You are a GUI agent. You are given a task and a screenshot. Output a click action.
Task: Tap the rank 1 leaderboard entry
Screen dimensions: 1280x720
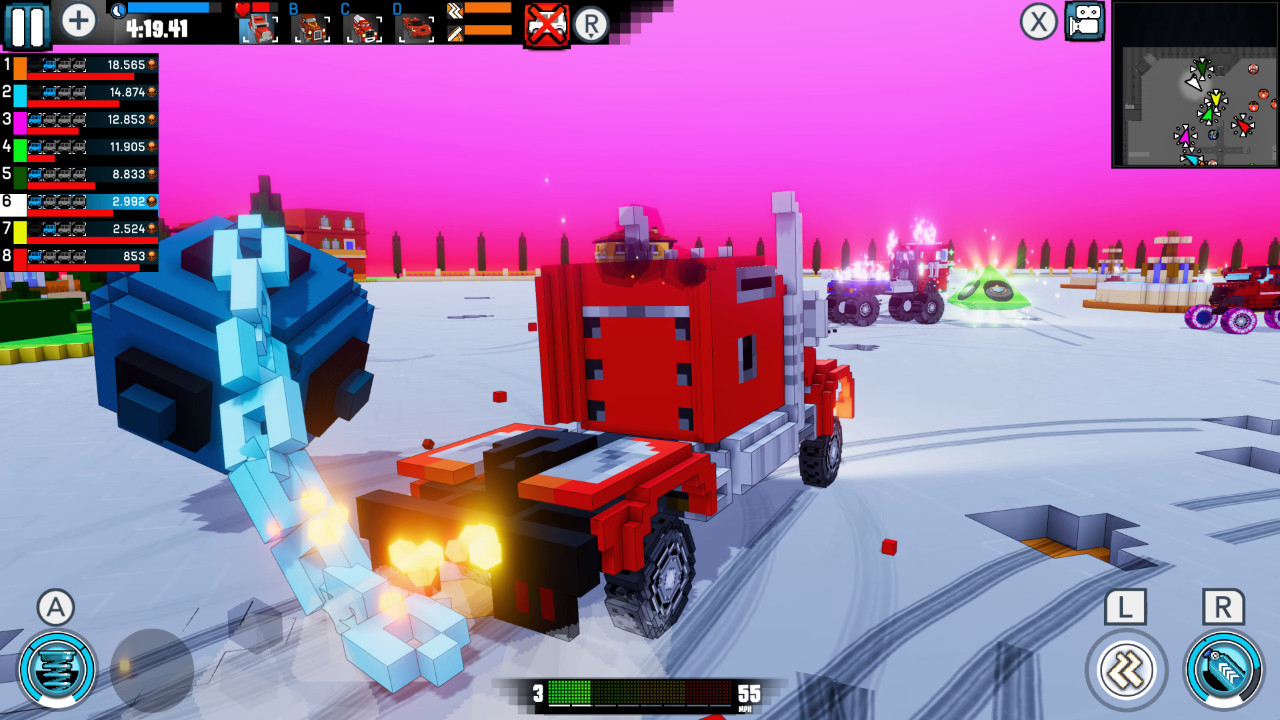pyautogui.click(x=80, y=64)
